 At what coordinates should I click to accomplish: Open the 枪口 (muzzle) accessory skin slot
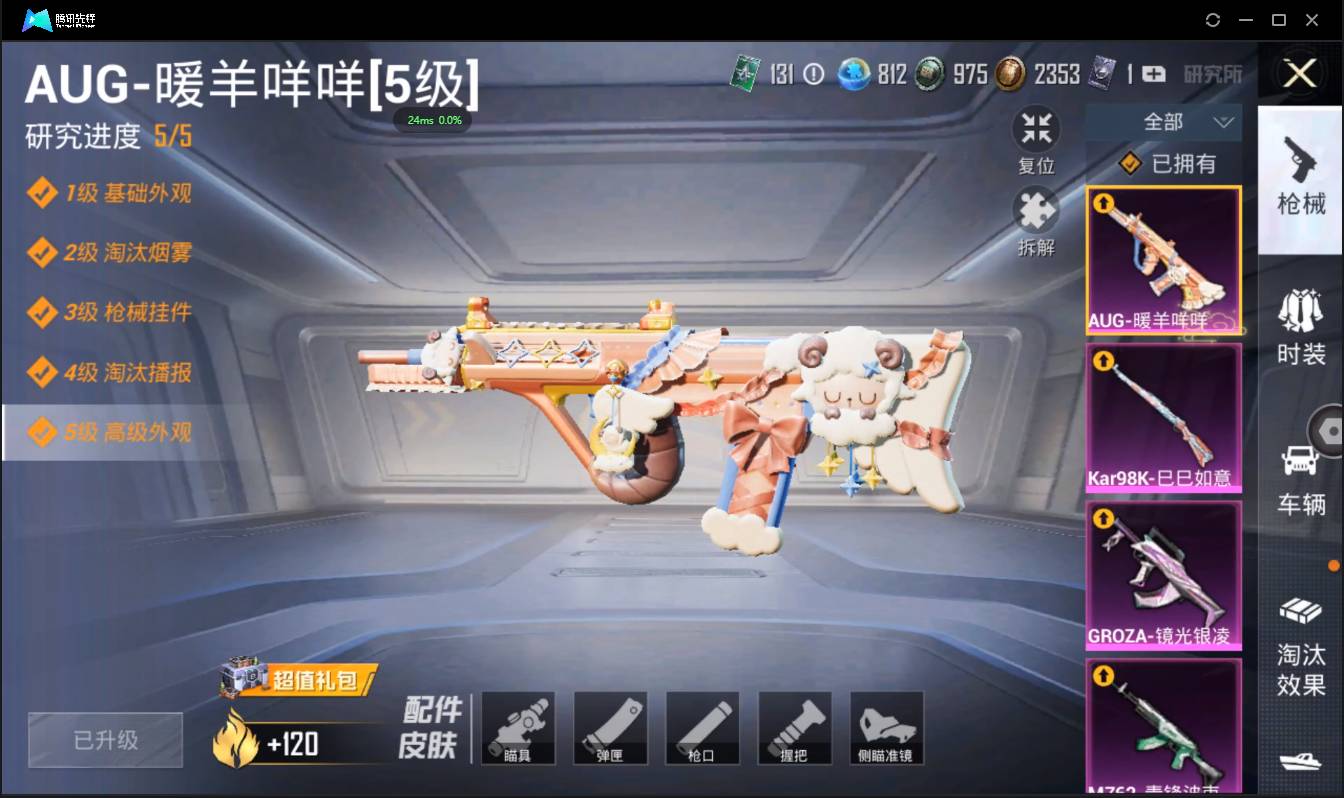point(702,728)
